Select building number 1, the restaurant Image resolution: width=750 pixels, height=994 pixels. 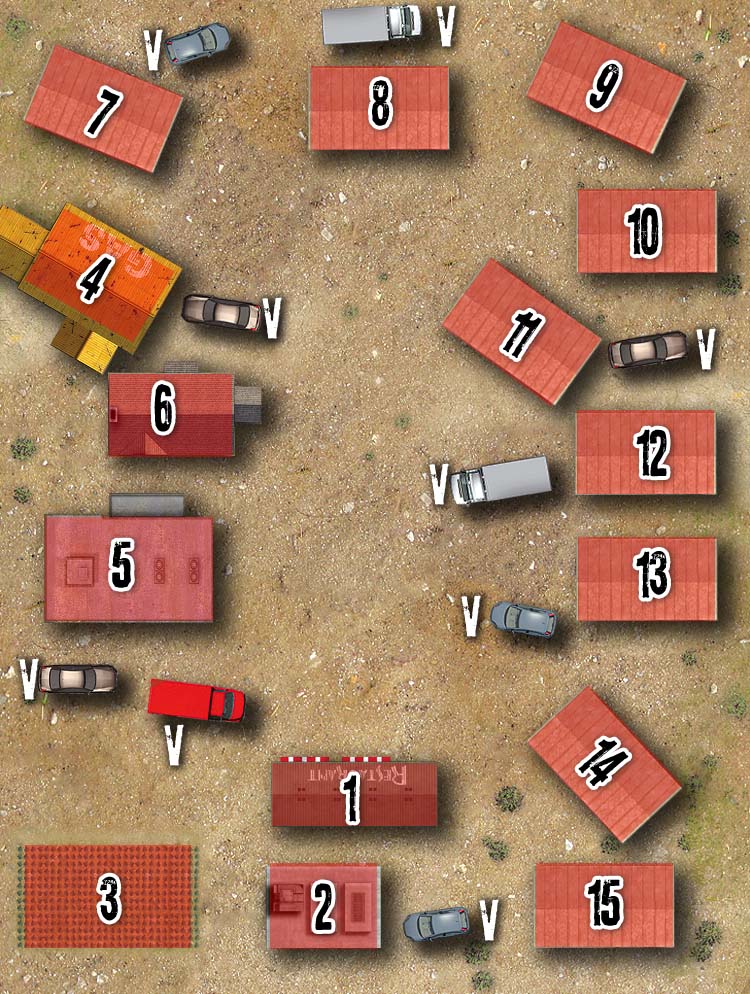click(354, 795)
